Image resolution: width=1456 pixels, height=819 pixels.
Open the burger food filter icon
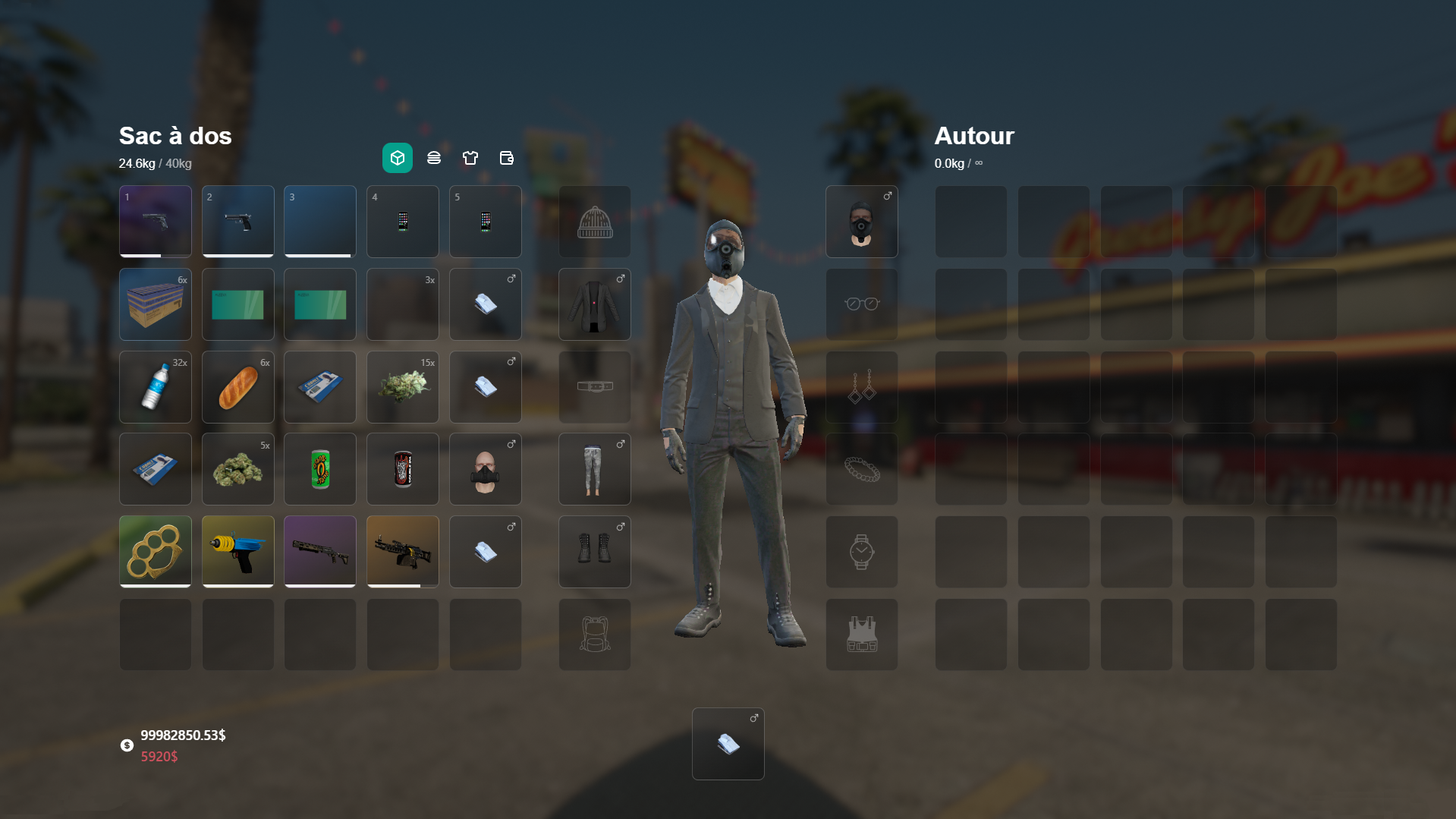coord(433,158)
